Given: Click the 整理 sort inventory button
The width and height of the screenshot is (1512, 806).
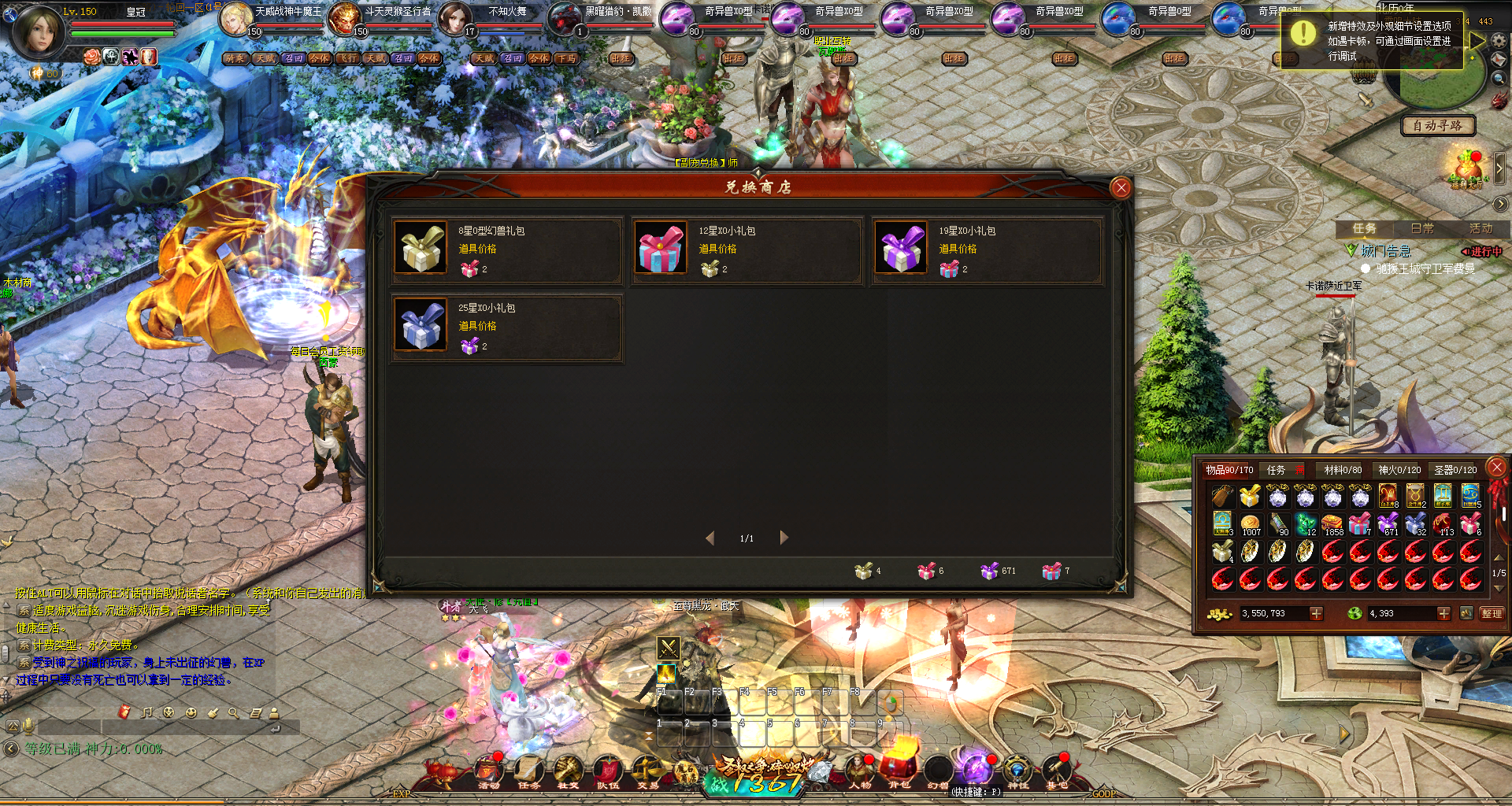Looking at the screenshot, I should click(x=1492, y=613).
